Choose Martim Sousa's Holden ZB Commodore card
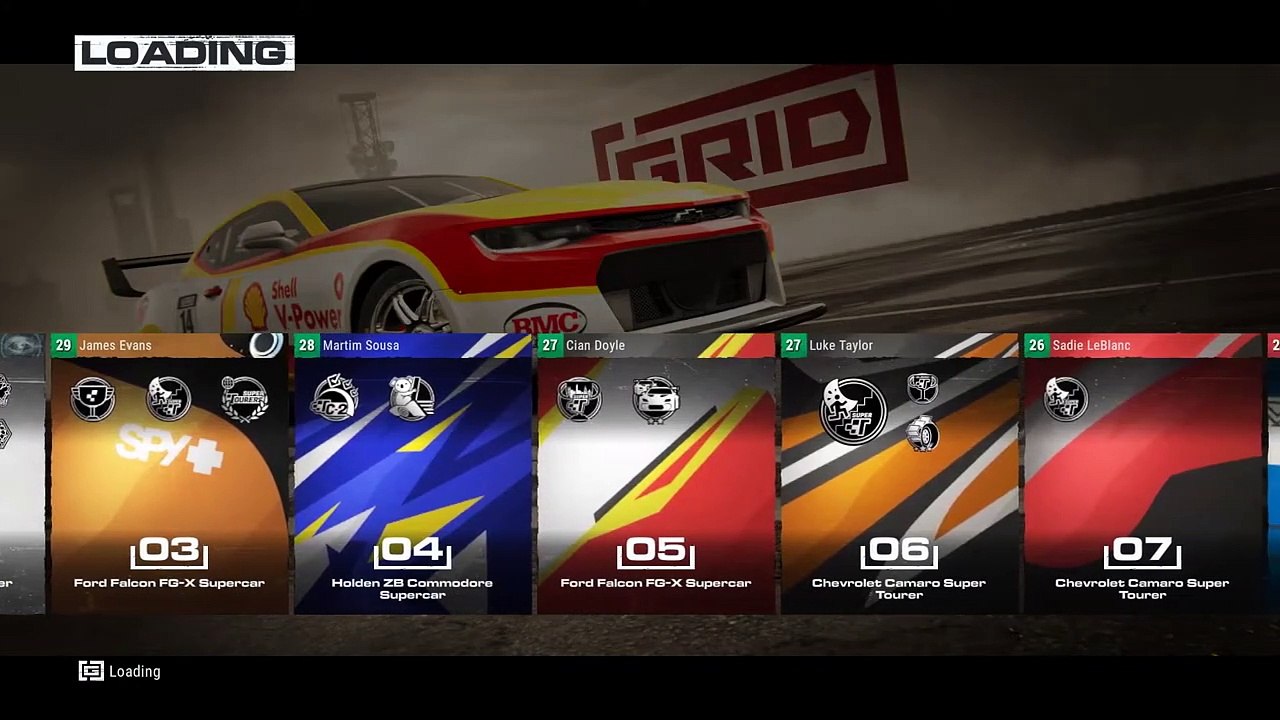The width and height of the screenshot is (1280, 720). click(412, 475)
